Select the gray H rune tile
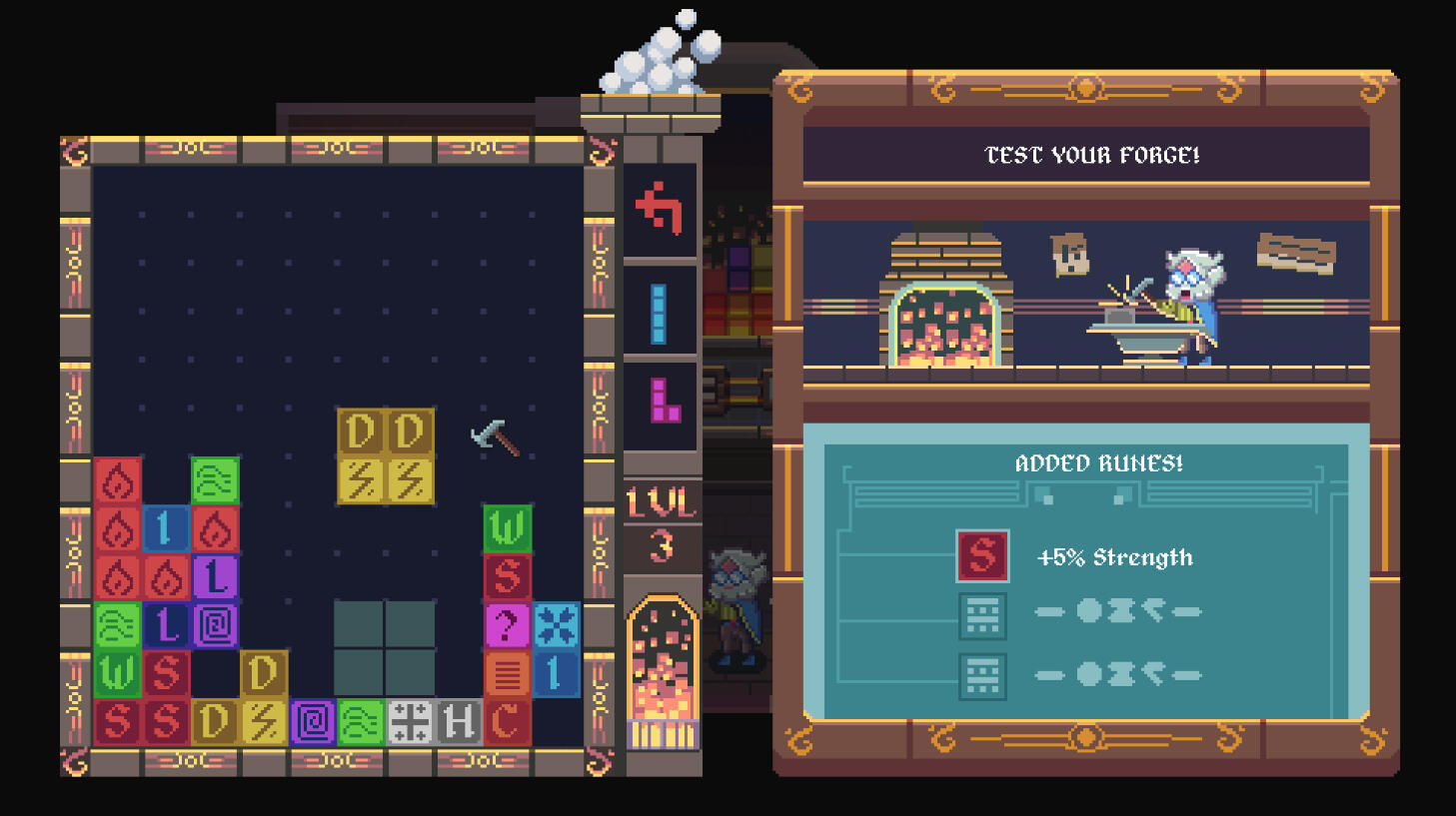 [459, 721]
